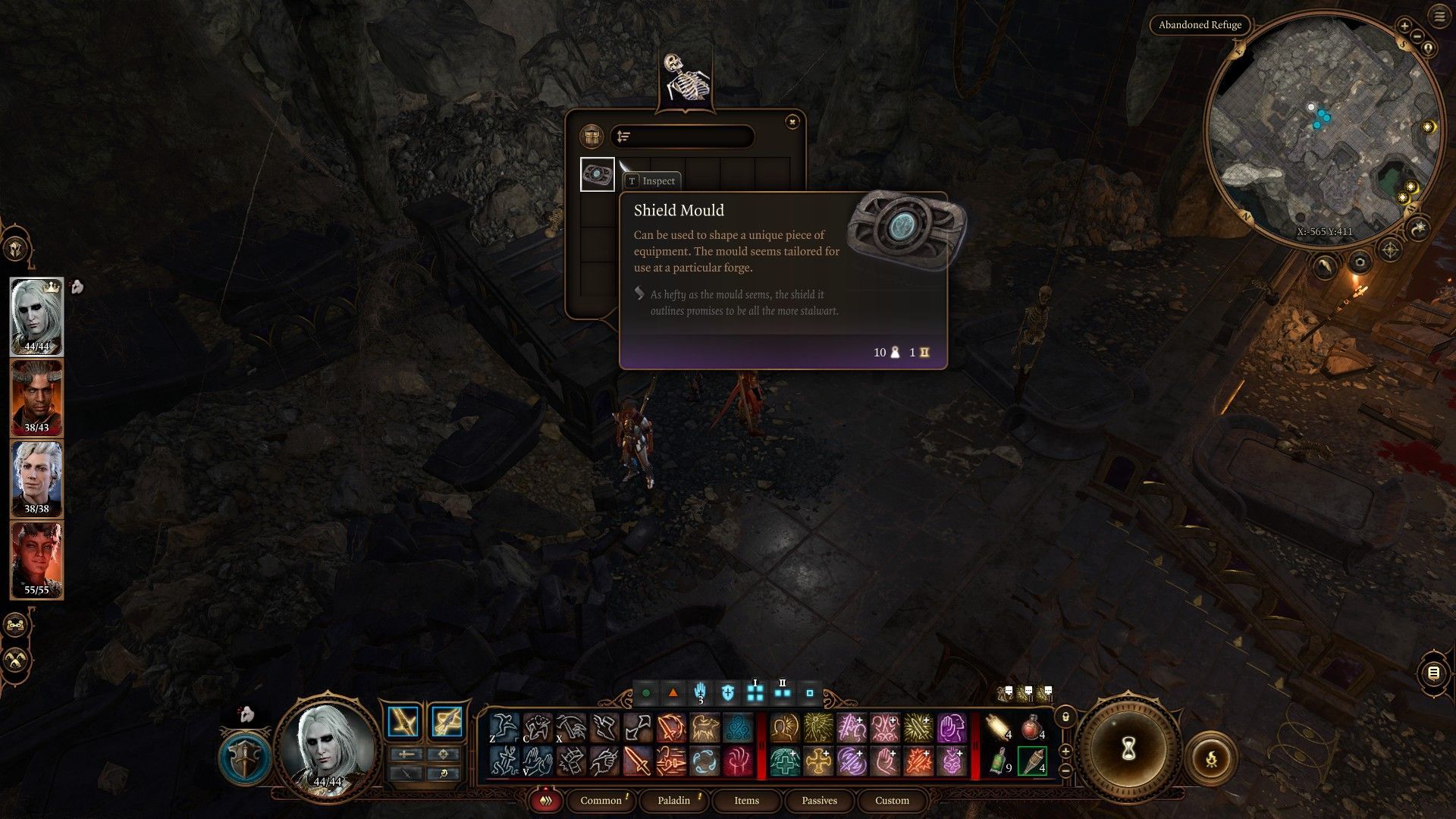Switch to the Paladin hotbar tab
Viewport: 1456px width, 819px height.
673,800
